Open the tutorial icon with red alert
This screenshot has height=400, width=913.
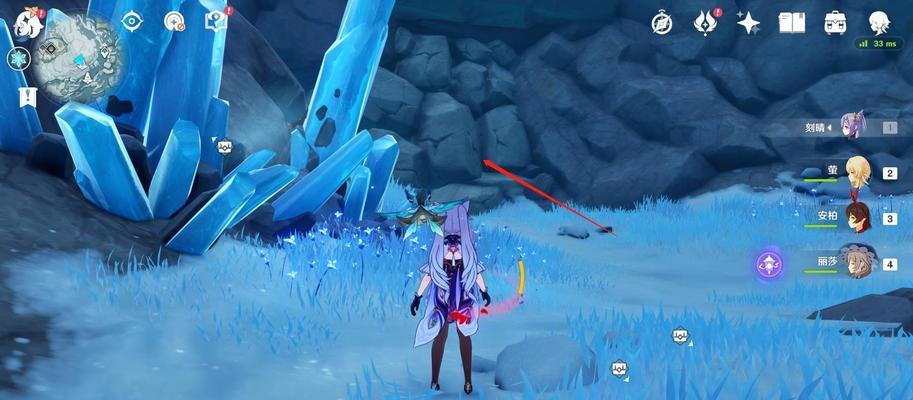(x=215, y=20)
